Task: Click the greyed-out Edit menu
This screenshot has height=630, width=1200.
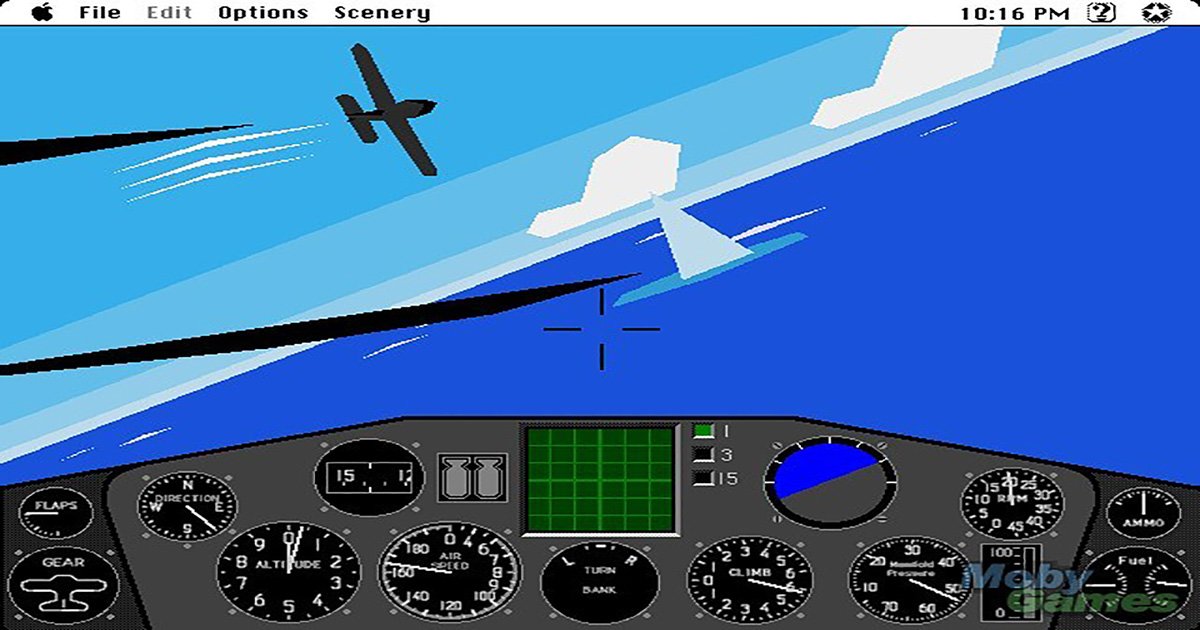Action: pyautogui.click(x=171, y=13)
